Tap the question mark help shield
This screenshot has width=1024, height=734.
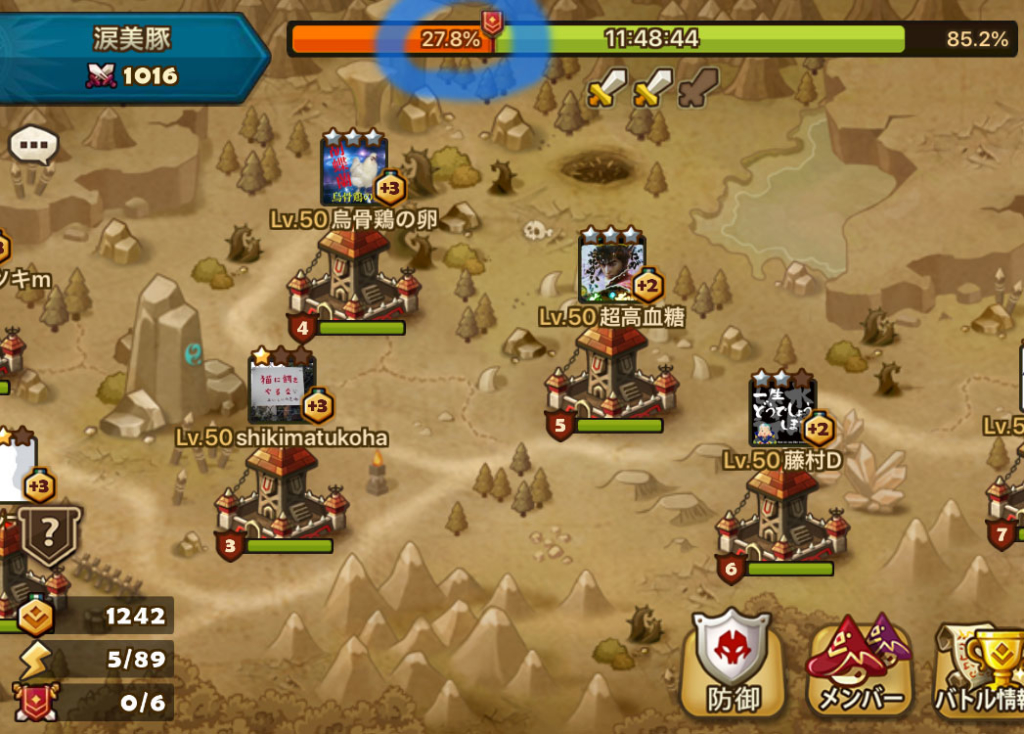point(51,536)
